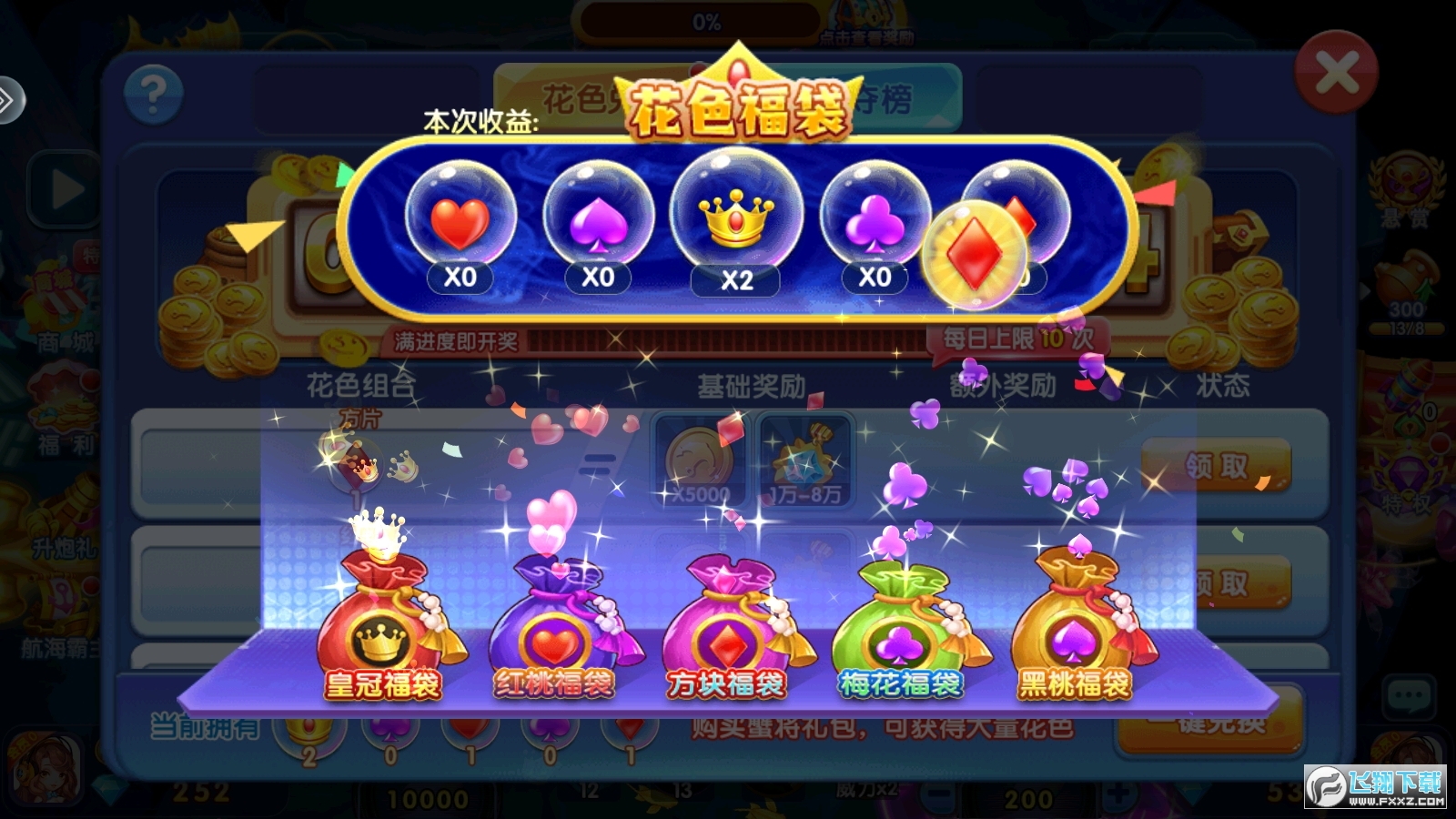Pick the 方块福袋 diamond bag
Screen dimensions: 1456x819
pos(725,628)
